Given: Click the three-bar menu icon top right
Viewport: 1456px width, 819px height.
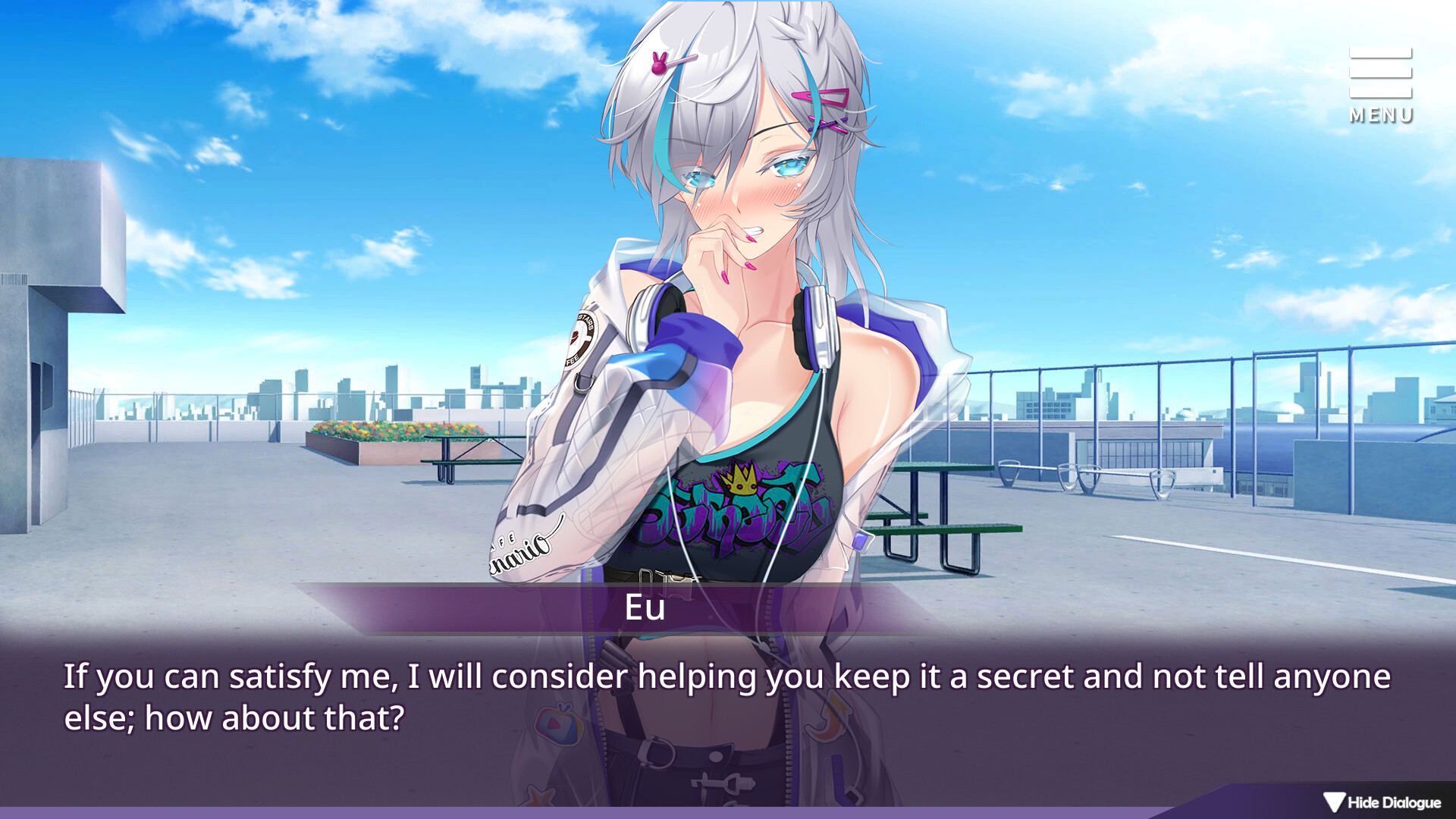Looking at the screenshot, I should pos(1379,72).
